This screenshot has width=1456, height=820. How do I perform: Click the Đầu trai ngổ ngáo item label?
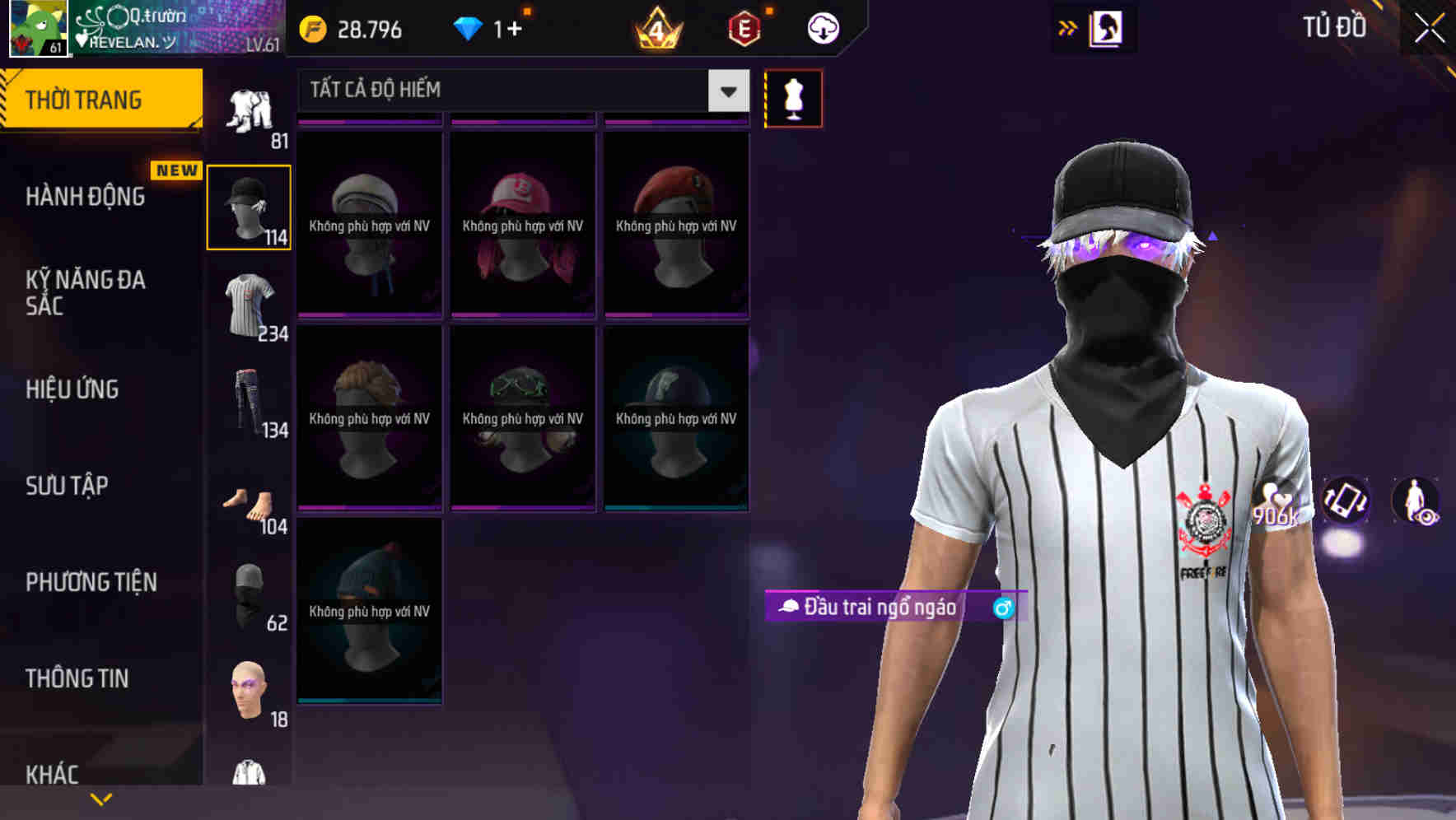coord(871,608)
